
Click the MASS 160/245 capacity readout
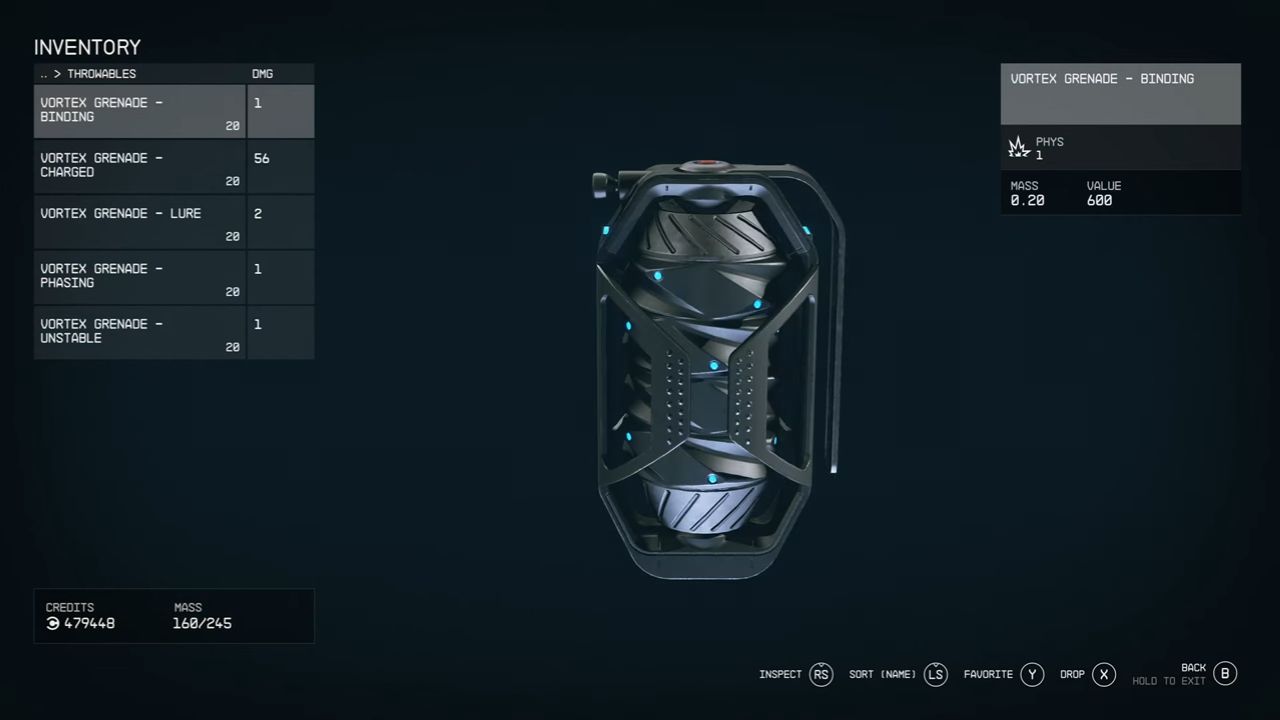coord(201,623)
